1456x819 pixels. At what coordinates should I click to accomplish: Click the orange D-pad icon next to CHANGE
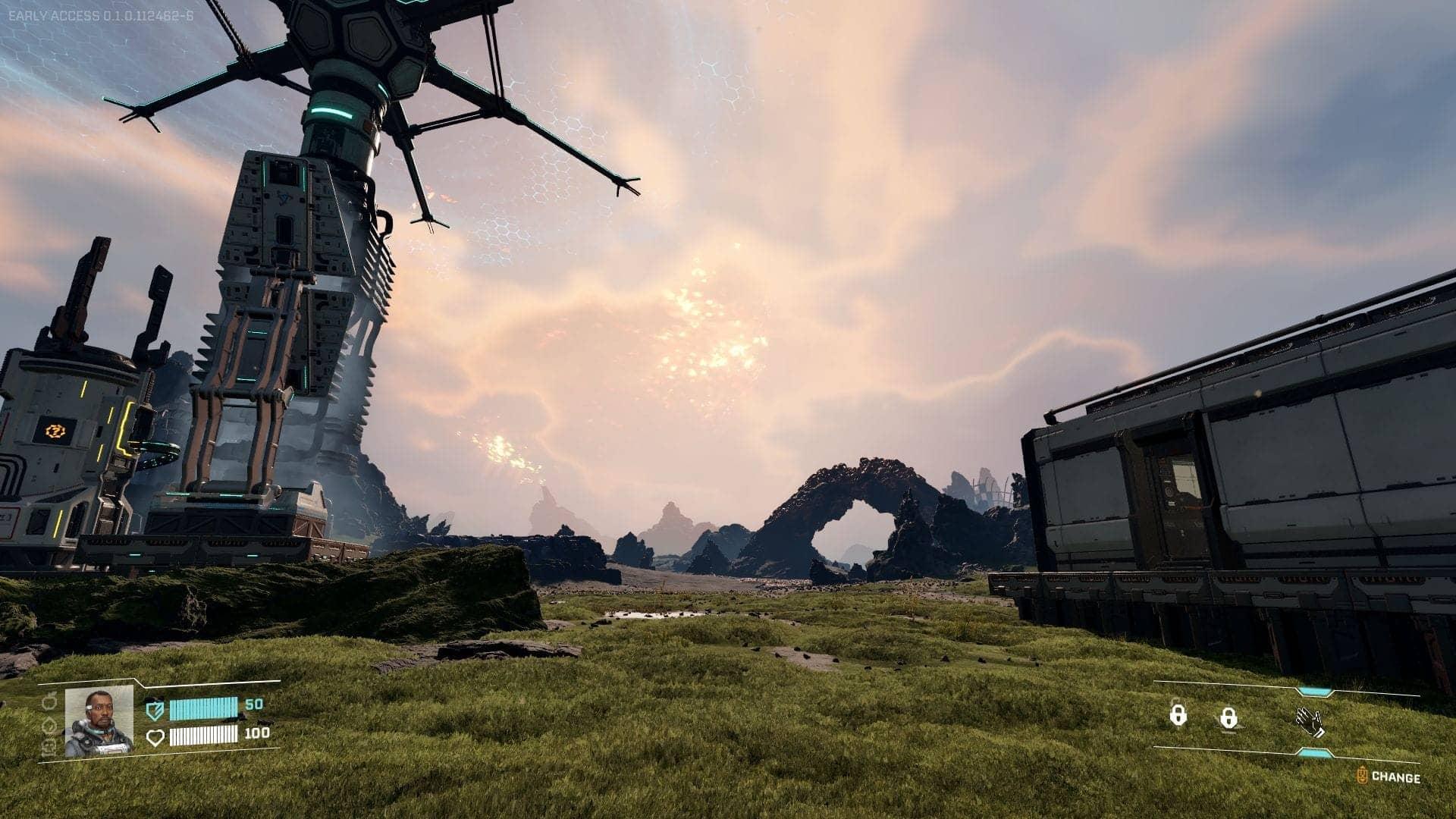[1363, 775]
